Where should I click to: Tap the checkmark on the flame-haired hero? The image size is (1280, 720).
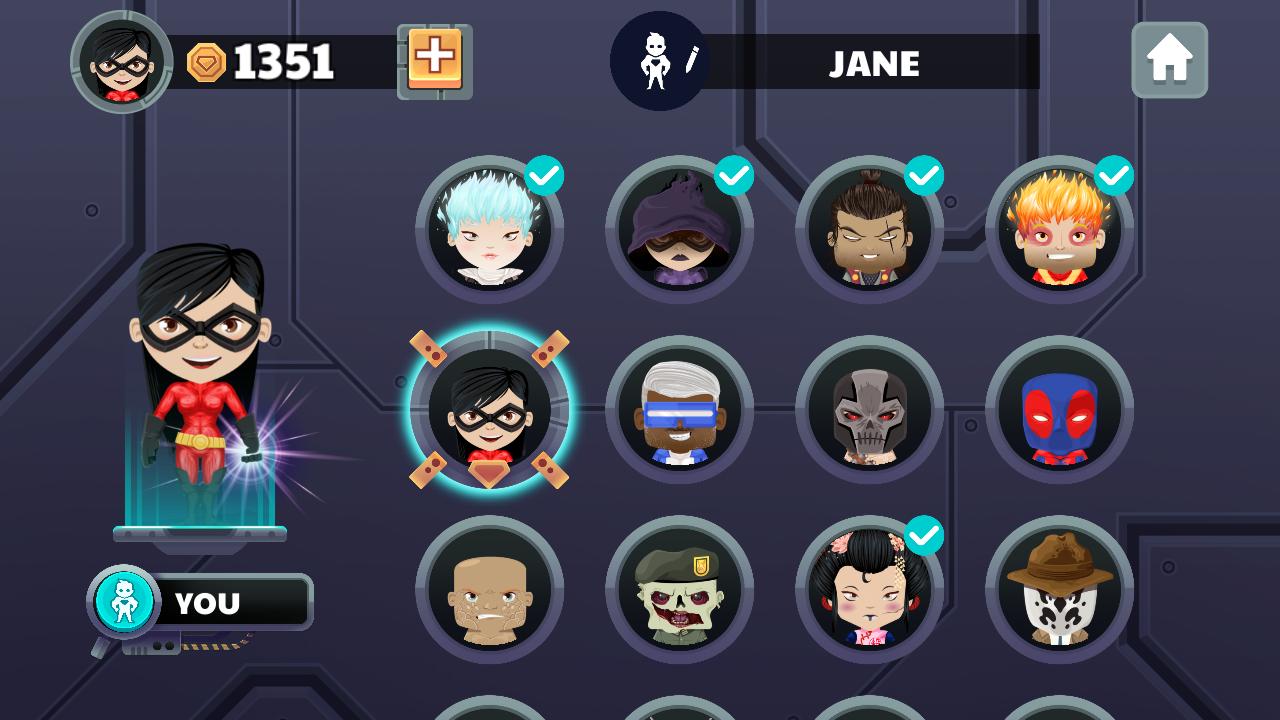1115,174
